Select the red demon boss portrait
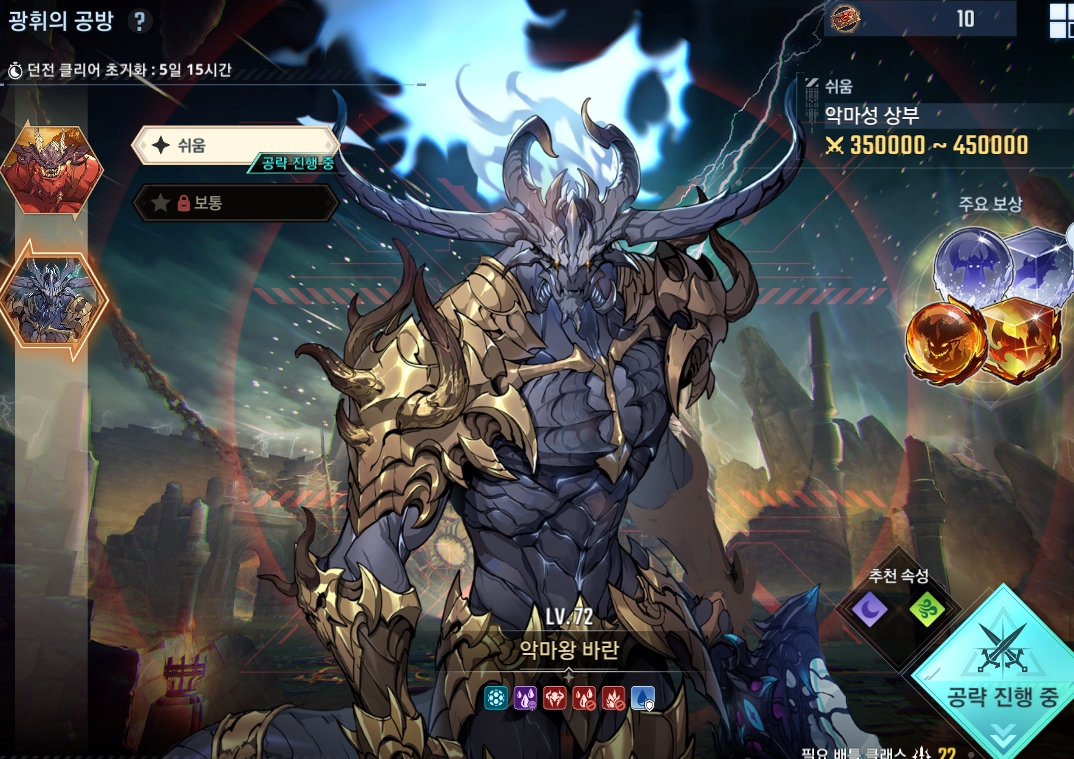 click(x=51, y=170)
